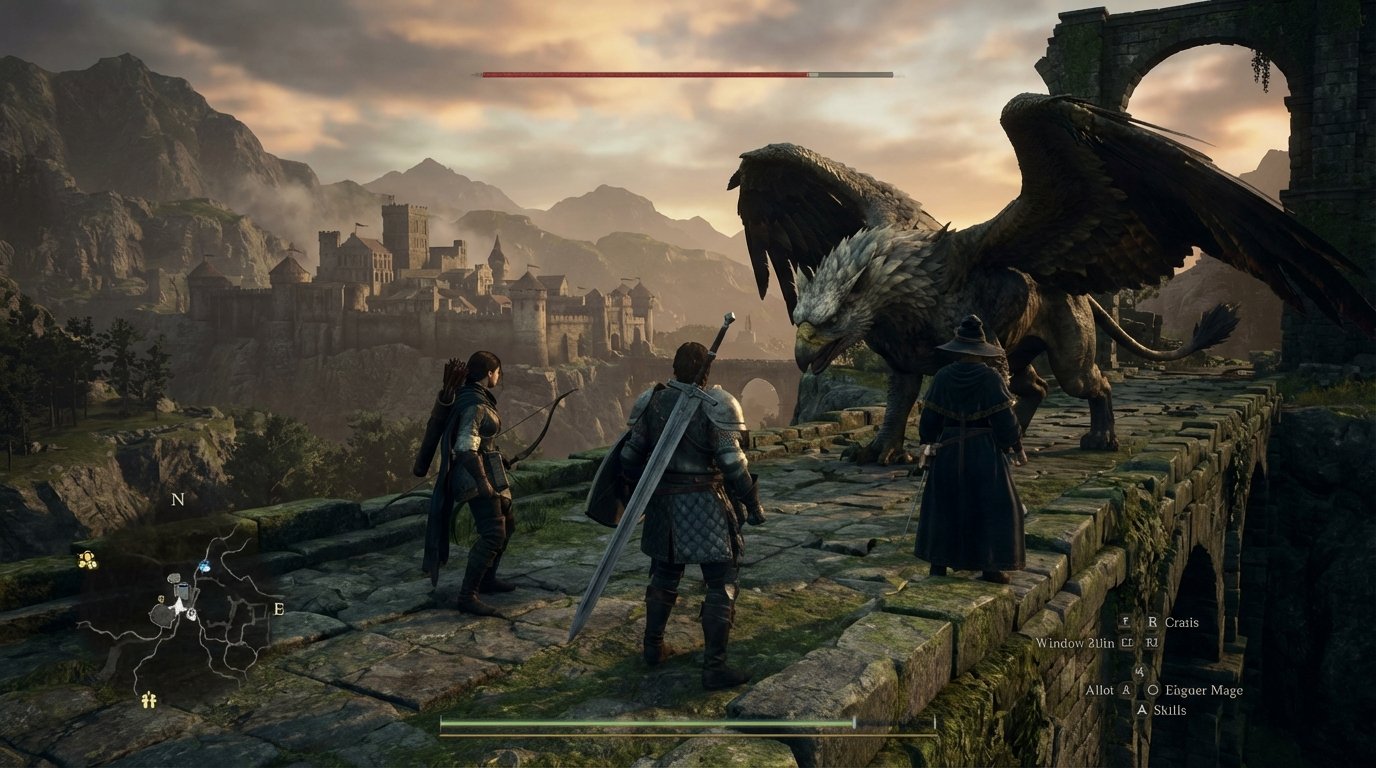Click the LB button icon beside Window
This screenshot has width=1376, height=768.
[x=1126, y=643]
